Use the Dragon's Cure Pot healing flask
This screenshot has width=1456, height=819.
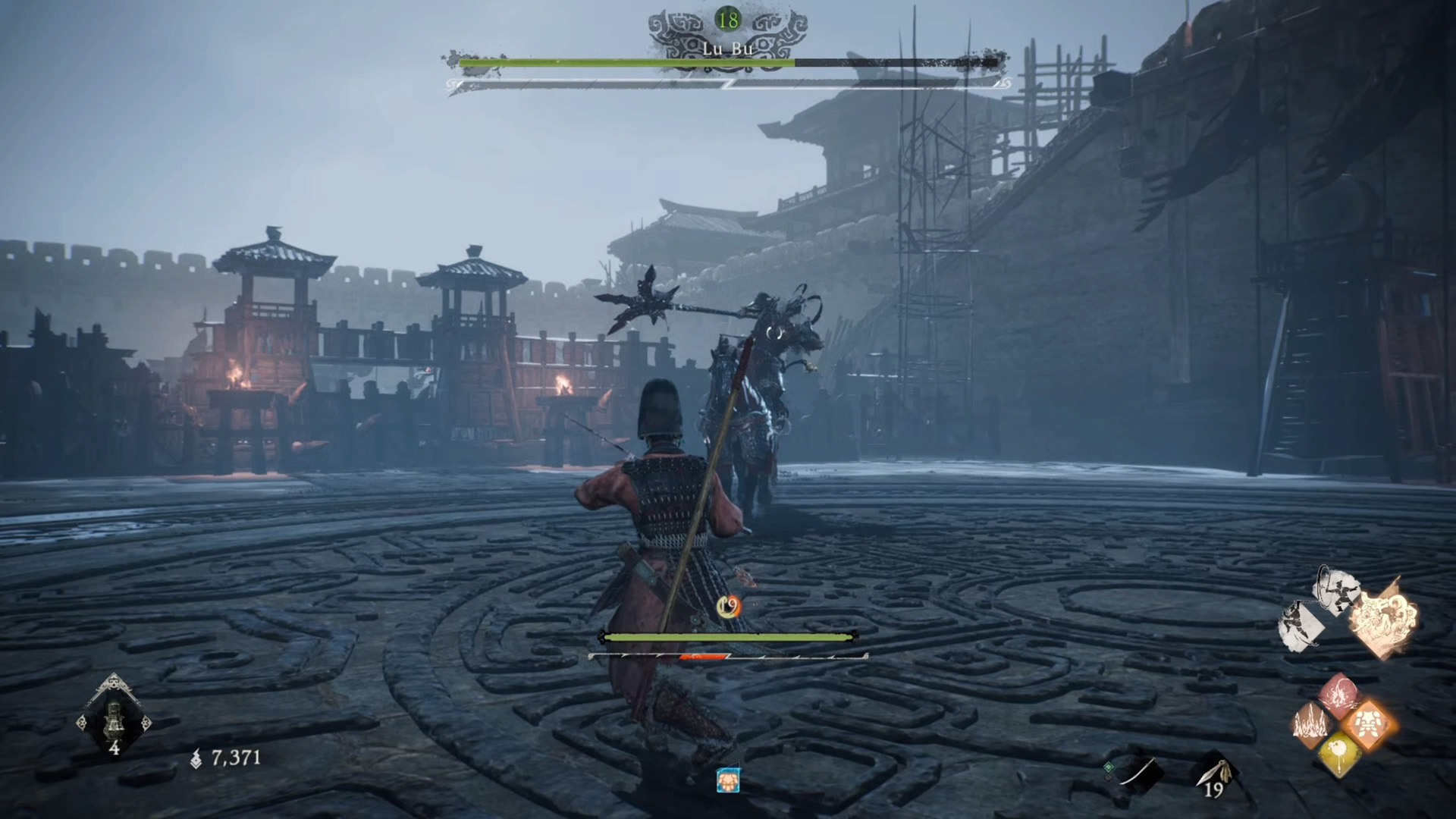(114, 717)
